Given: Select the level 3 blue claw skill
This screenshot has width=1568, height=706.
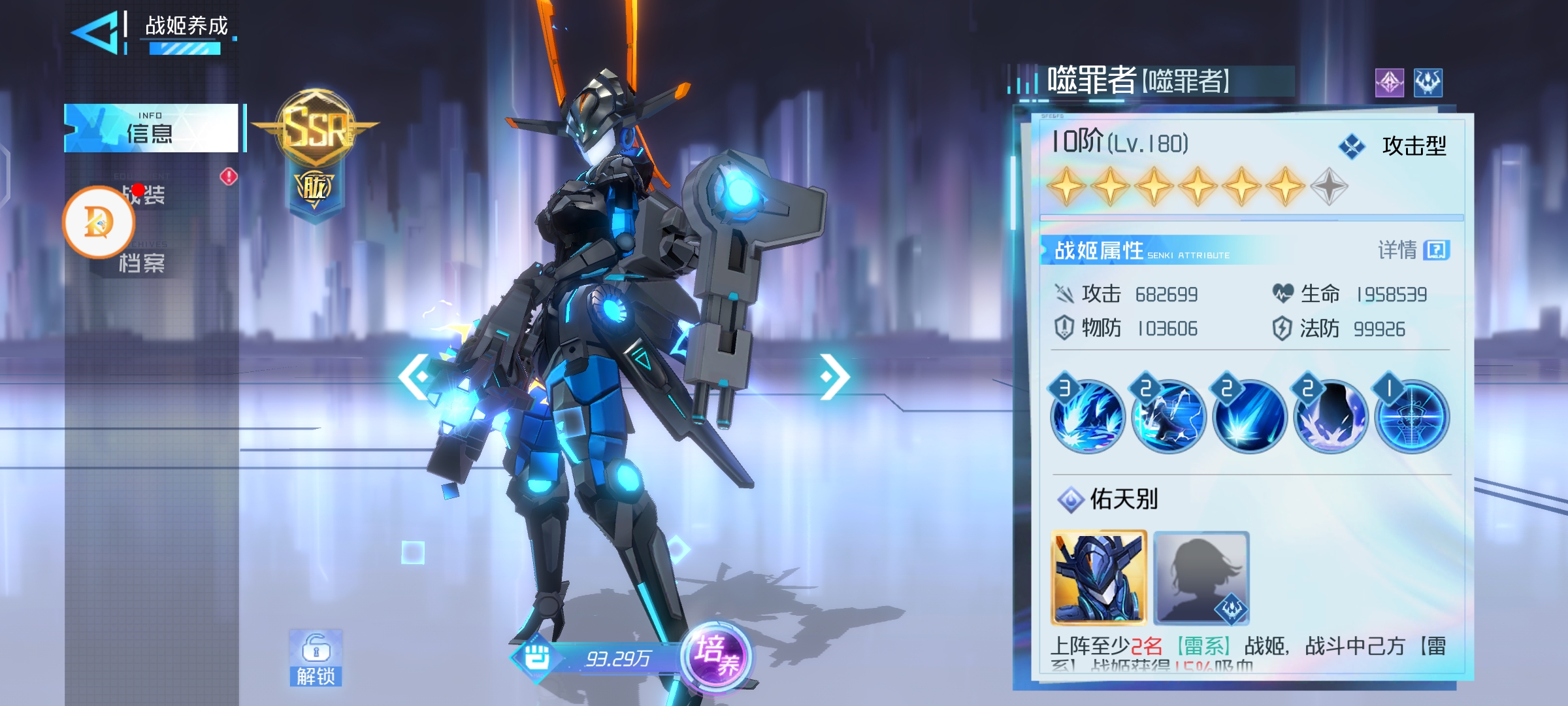Looking at the screenshot, I should click(1087, 416).
